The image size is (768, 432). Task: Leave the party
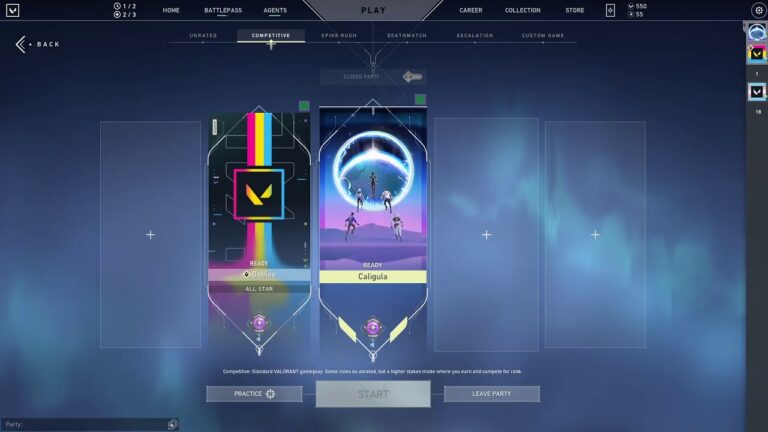(491, 394)
